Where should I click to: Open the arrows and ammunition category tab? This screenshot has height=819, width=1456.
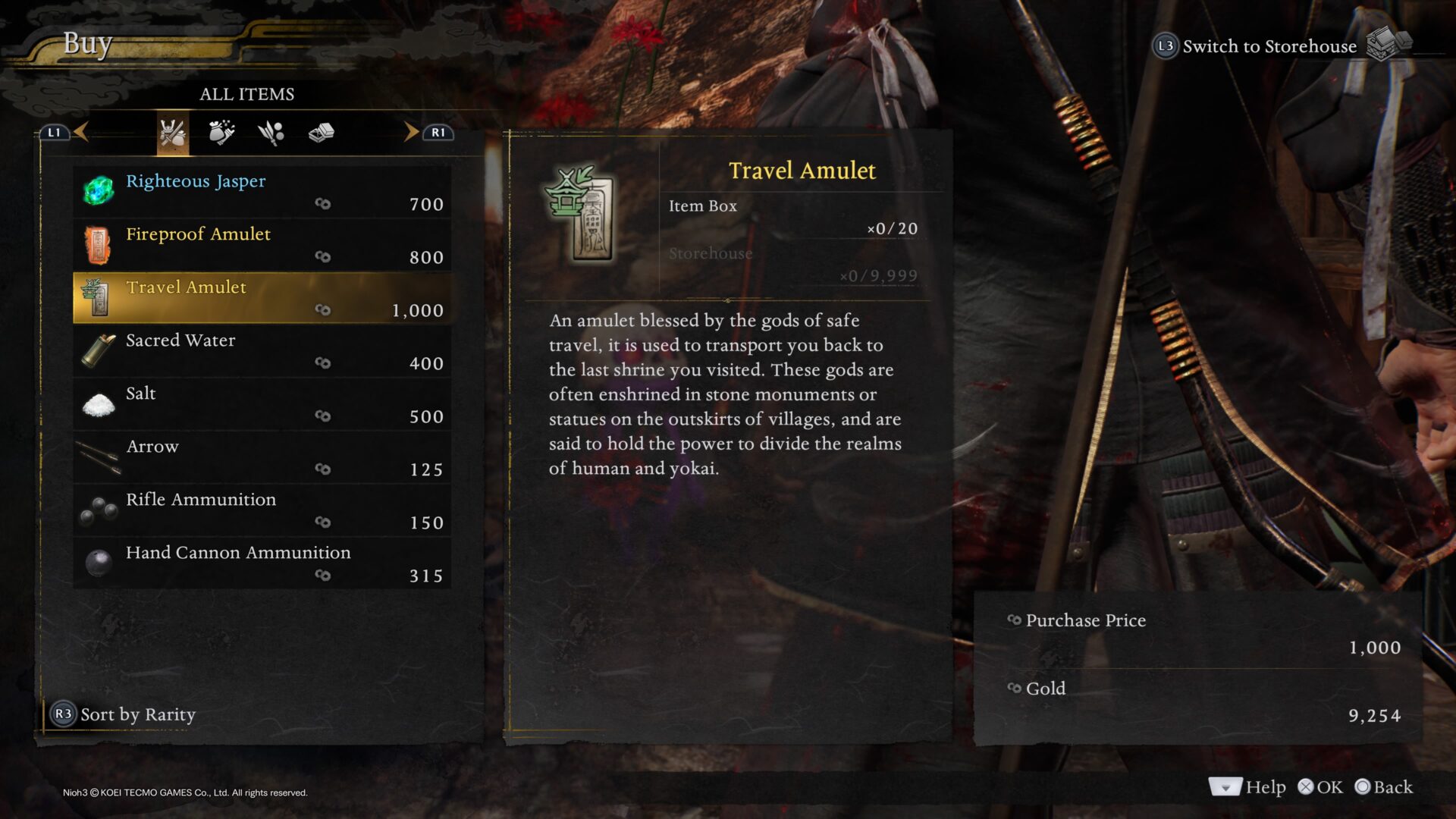(x=271, y=133)
